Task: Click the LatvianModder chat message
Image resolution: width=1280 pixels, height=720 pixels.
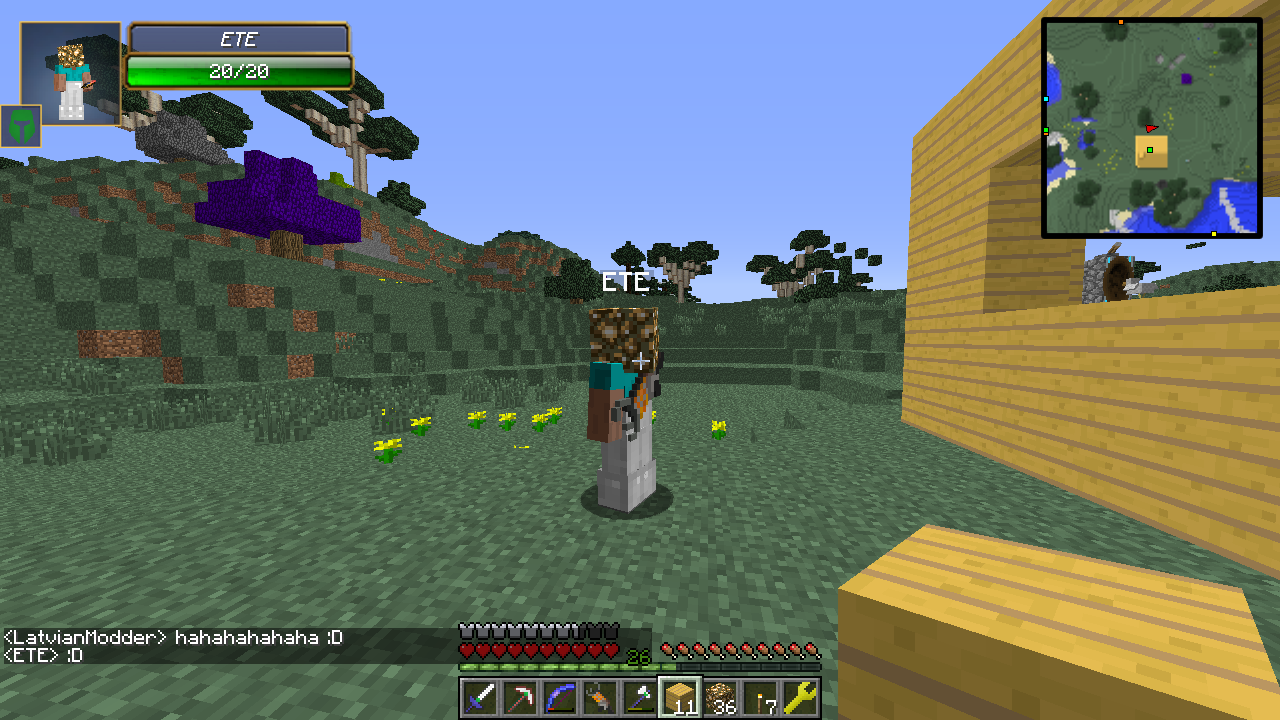Action: (174, 637)
